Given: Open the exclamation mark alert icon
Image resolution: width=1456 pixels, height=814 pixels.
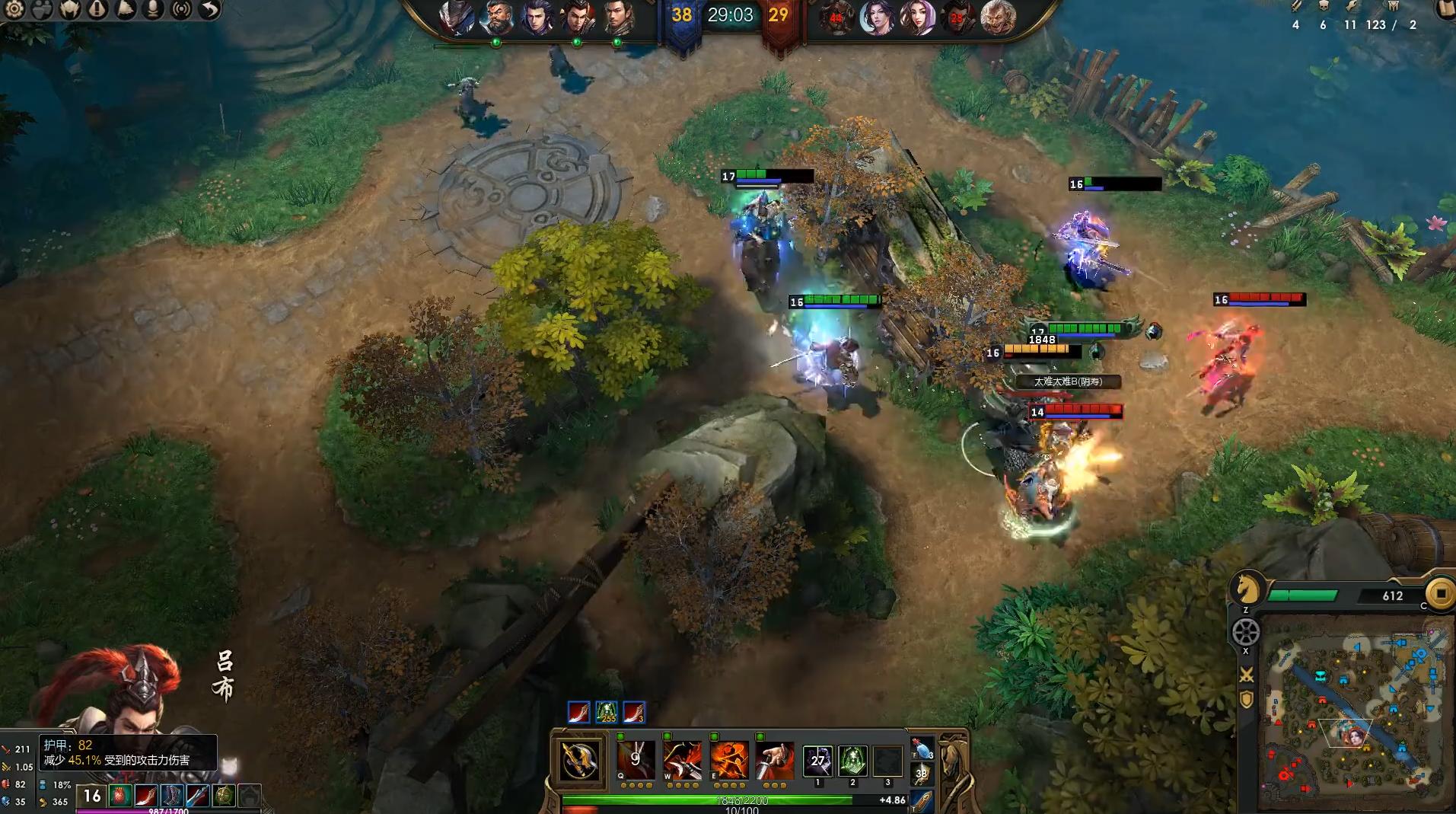Looking at the screenshot, I should pos(97,9).
